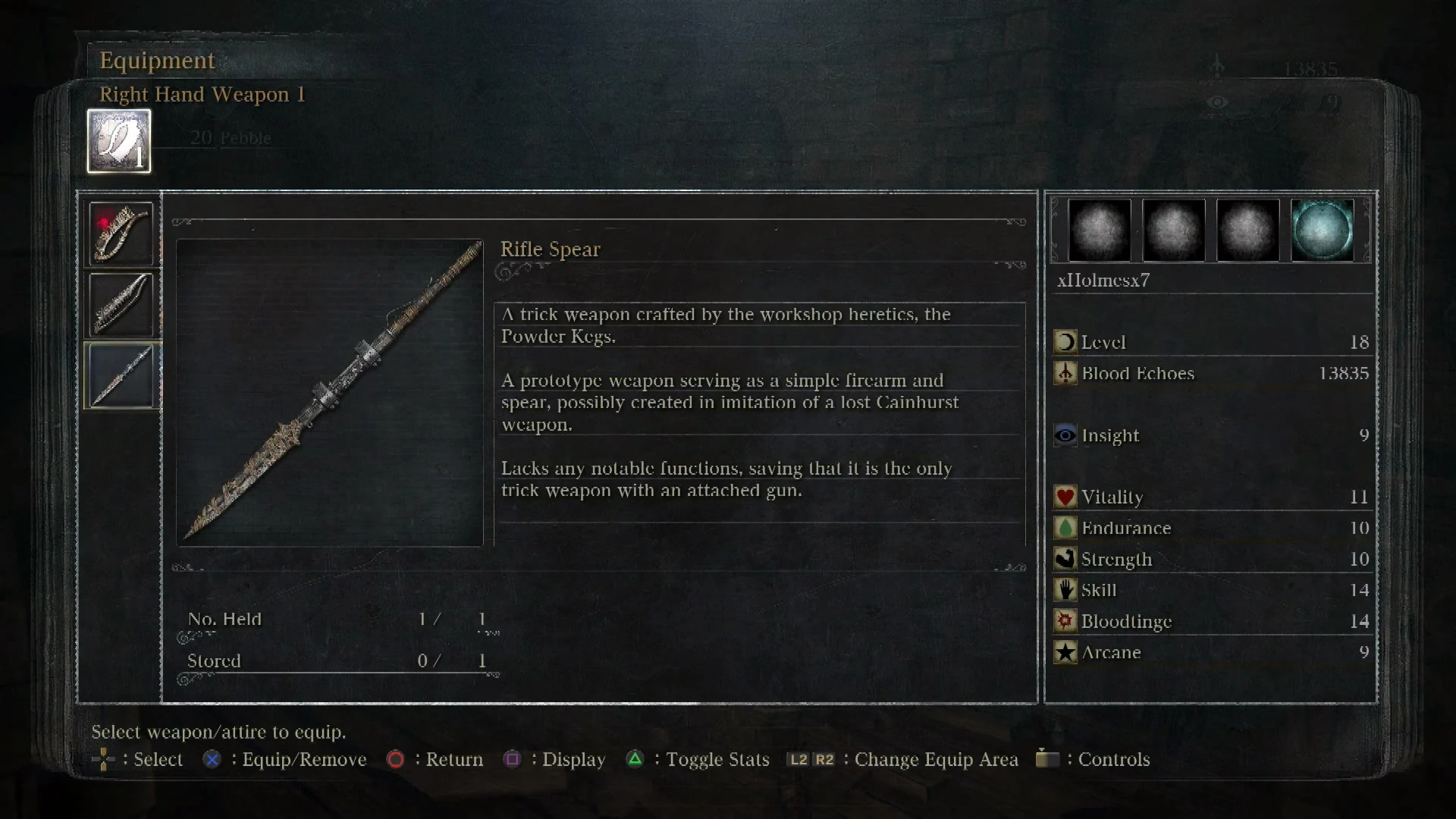This screenshot has width=1456, height=819.
Task: Click the Level crescent moon icon
Action: pos(1065,341)
